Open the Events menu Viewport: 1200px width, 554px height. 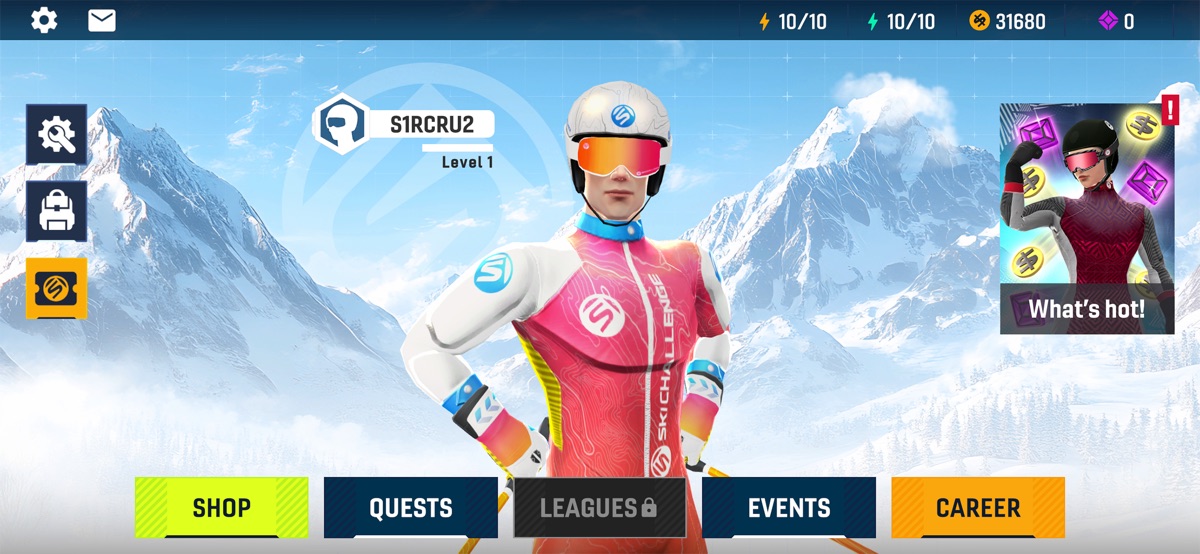coord(789,507)
